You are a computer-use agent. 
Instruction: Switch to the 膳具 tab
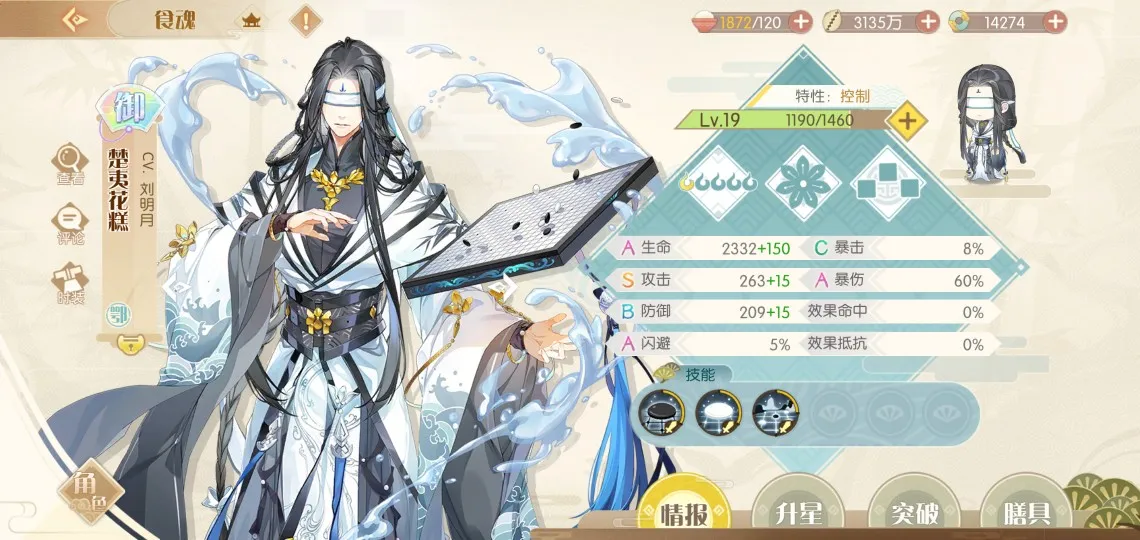coord(1025,512)
